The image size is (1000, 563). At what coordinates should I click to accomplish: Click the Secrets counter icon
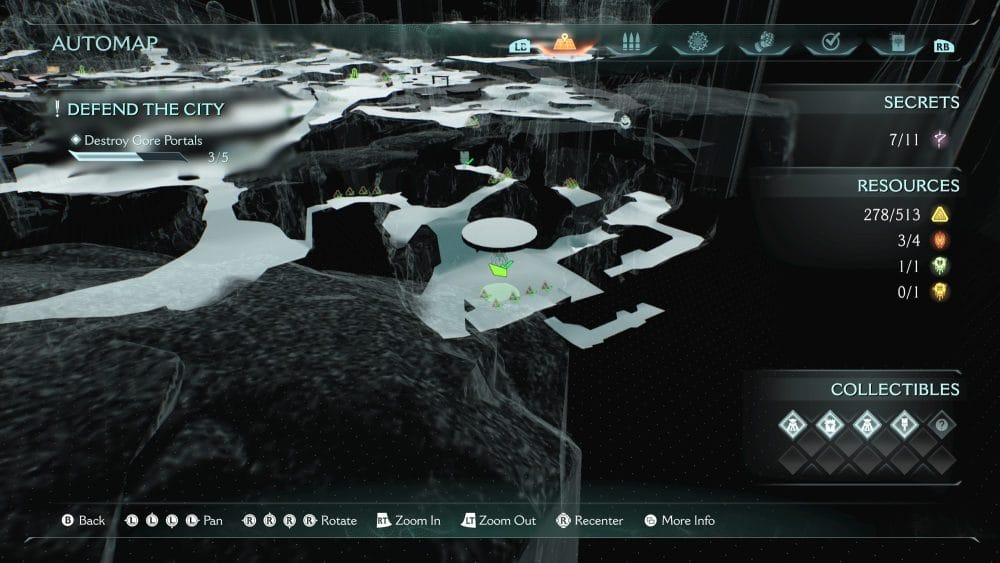[940, 140]
